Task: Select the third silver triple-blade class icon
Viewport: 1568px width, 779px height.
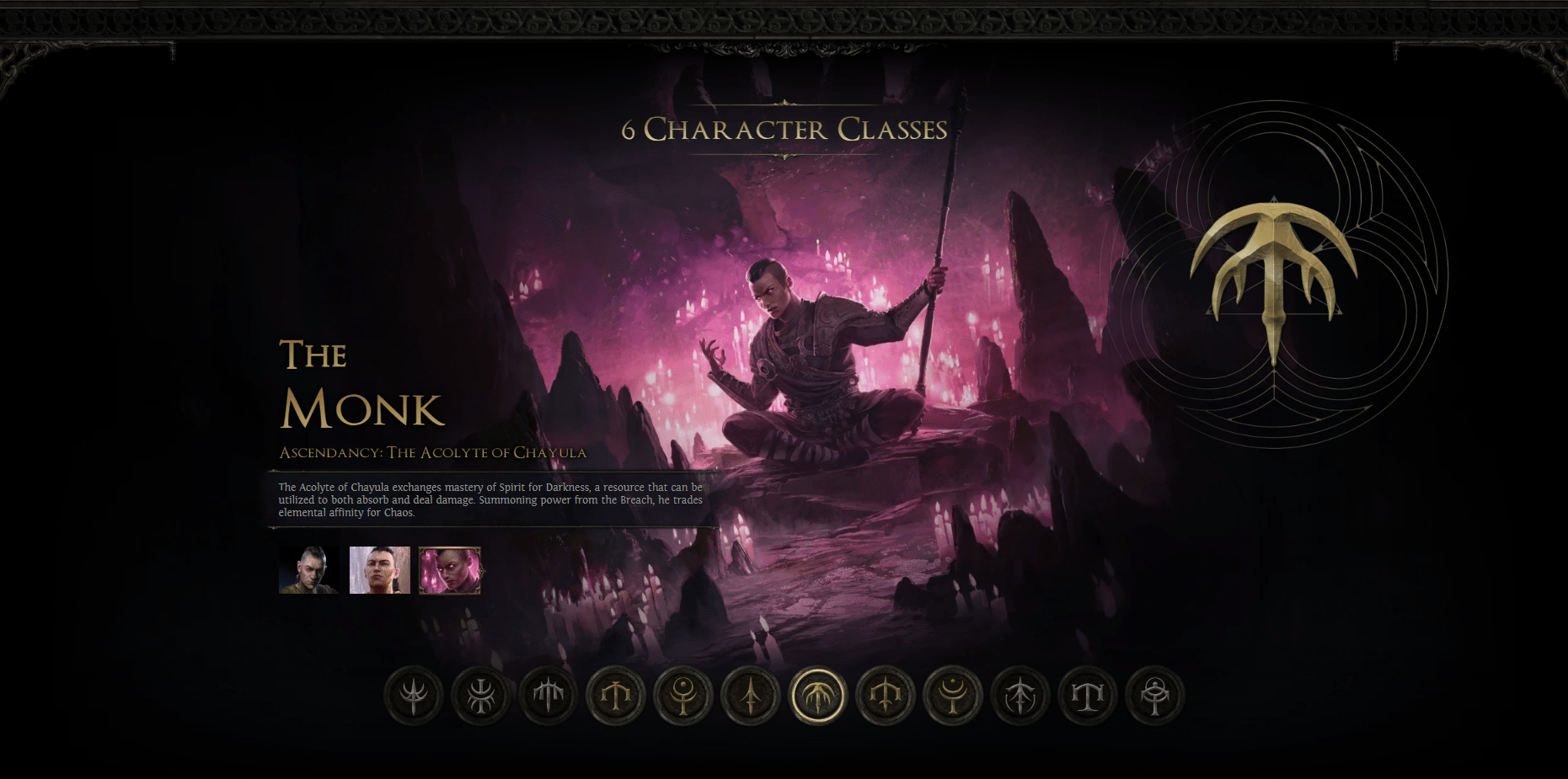Action: coord(548,696)
